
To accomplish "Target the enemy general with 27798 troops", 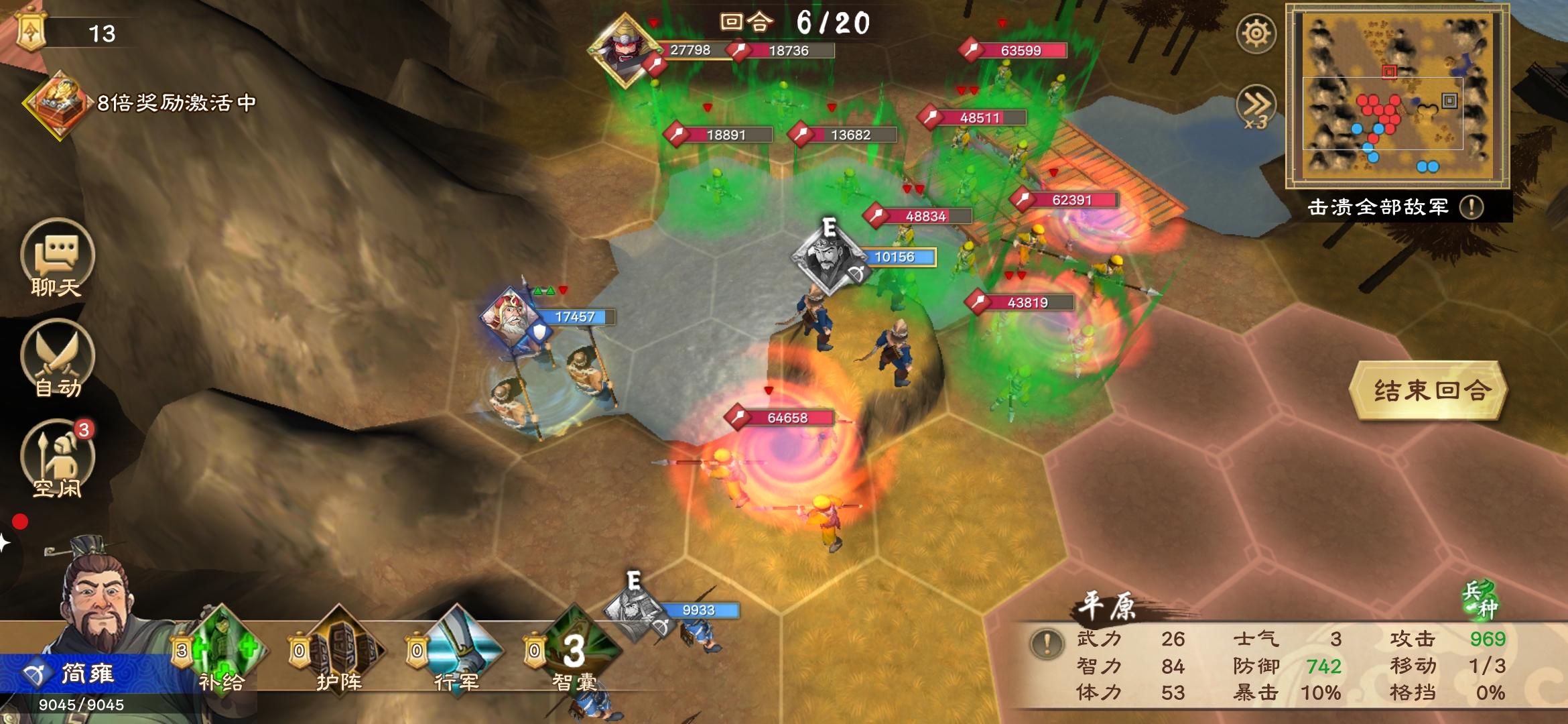I will click(625, 50).
